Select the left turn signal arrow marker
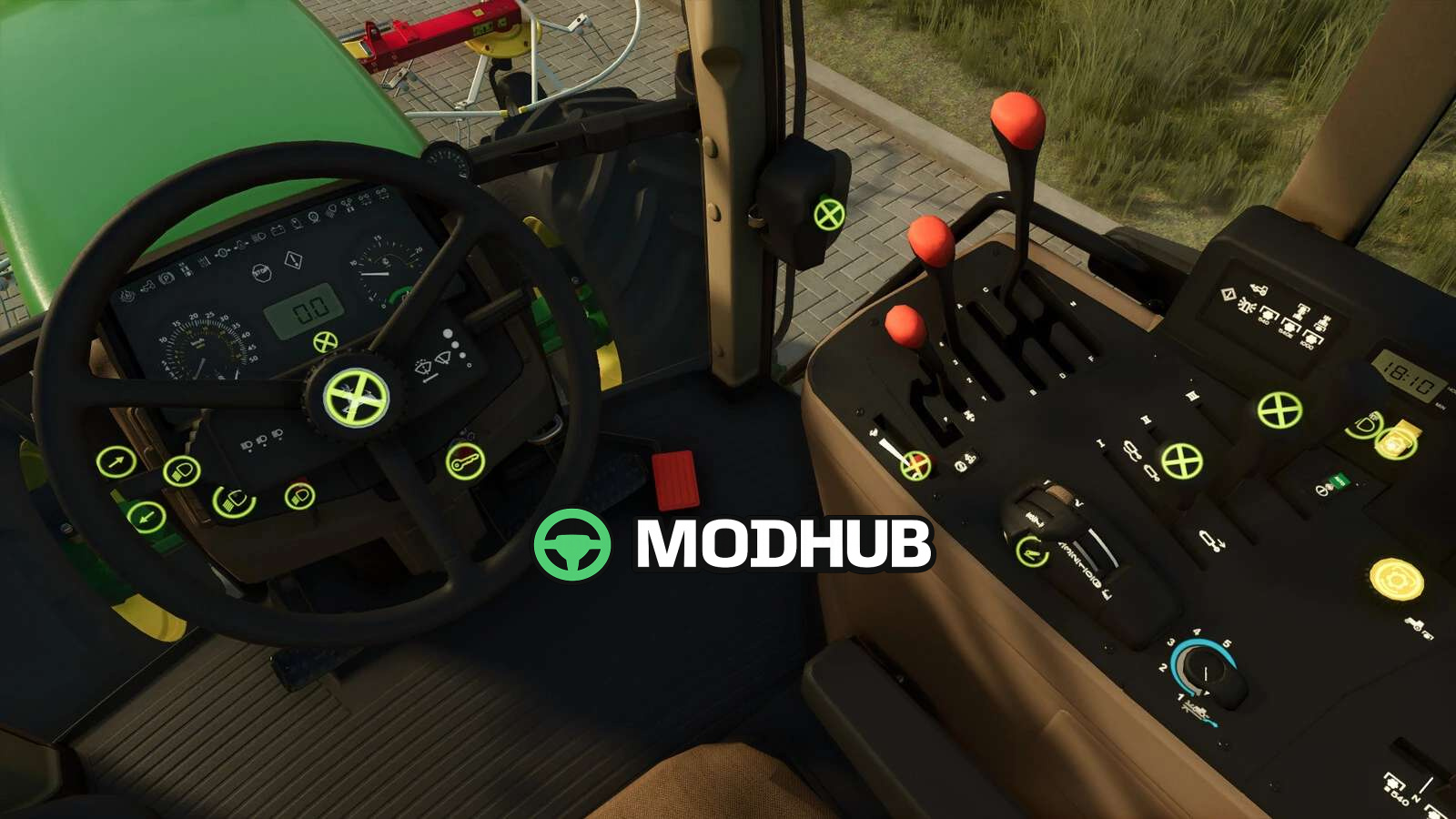Image resolution: width=1456 pixels, height=819 pixels. point(146,516)
